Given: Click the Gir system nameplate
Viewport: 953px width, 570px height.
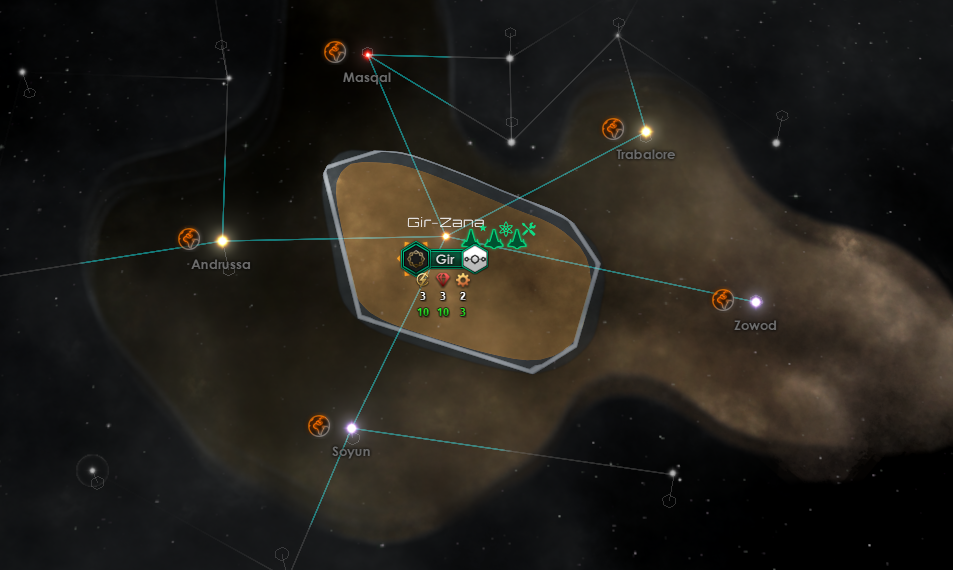Looking at the screenshot, I should [x=445, y=260].
